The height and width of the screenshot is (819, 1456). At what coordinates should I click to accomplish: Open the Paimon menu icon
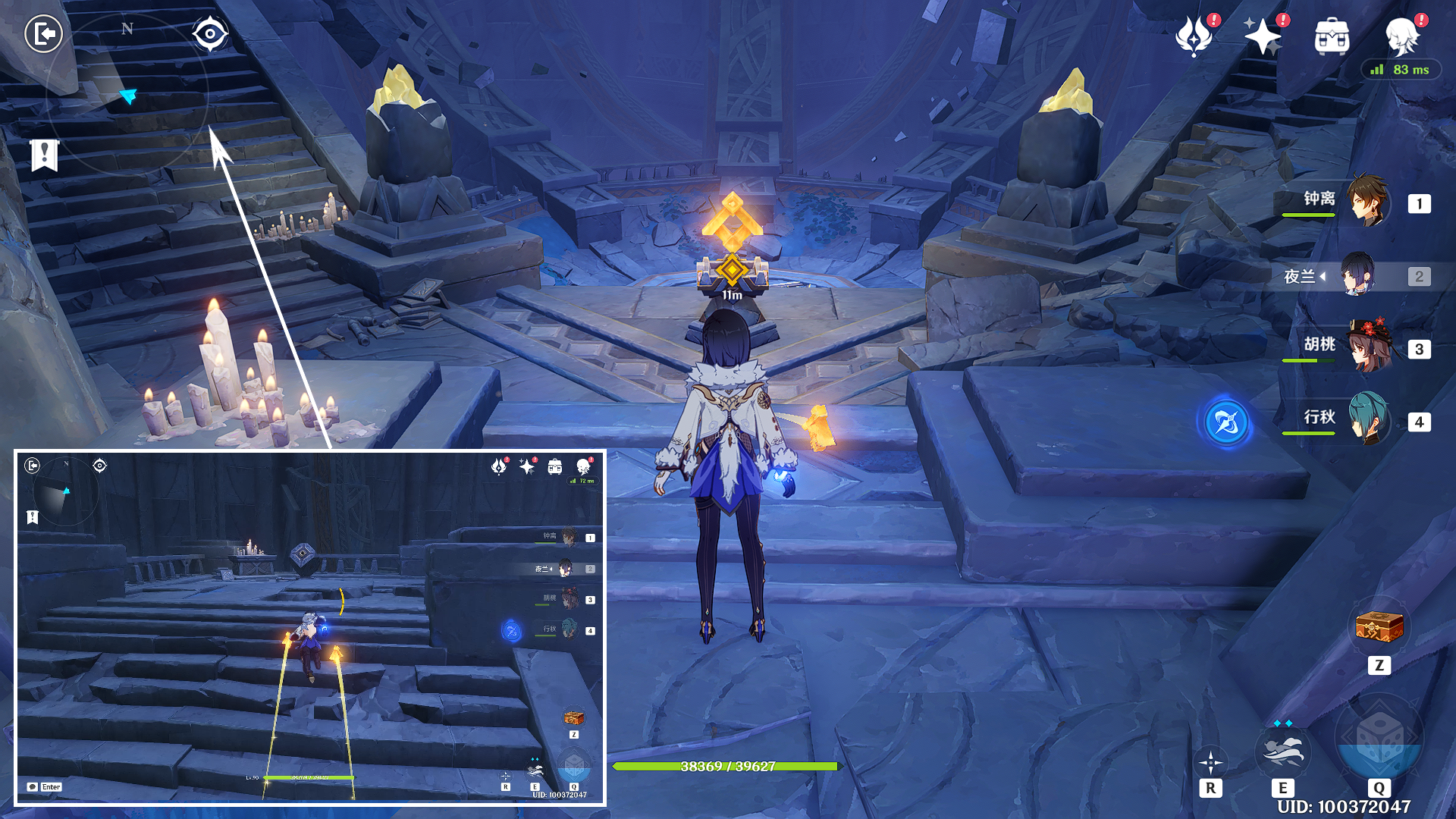1402,36
